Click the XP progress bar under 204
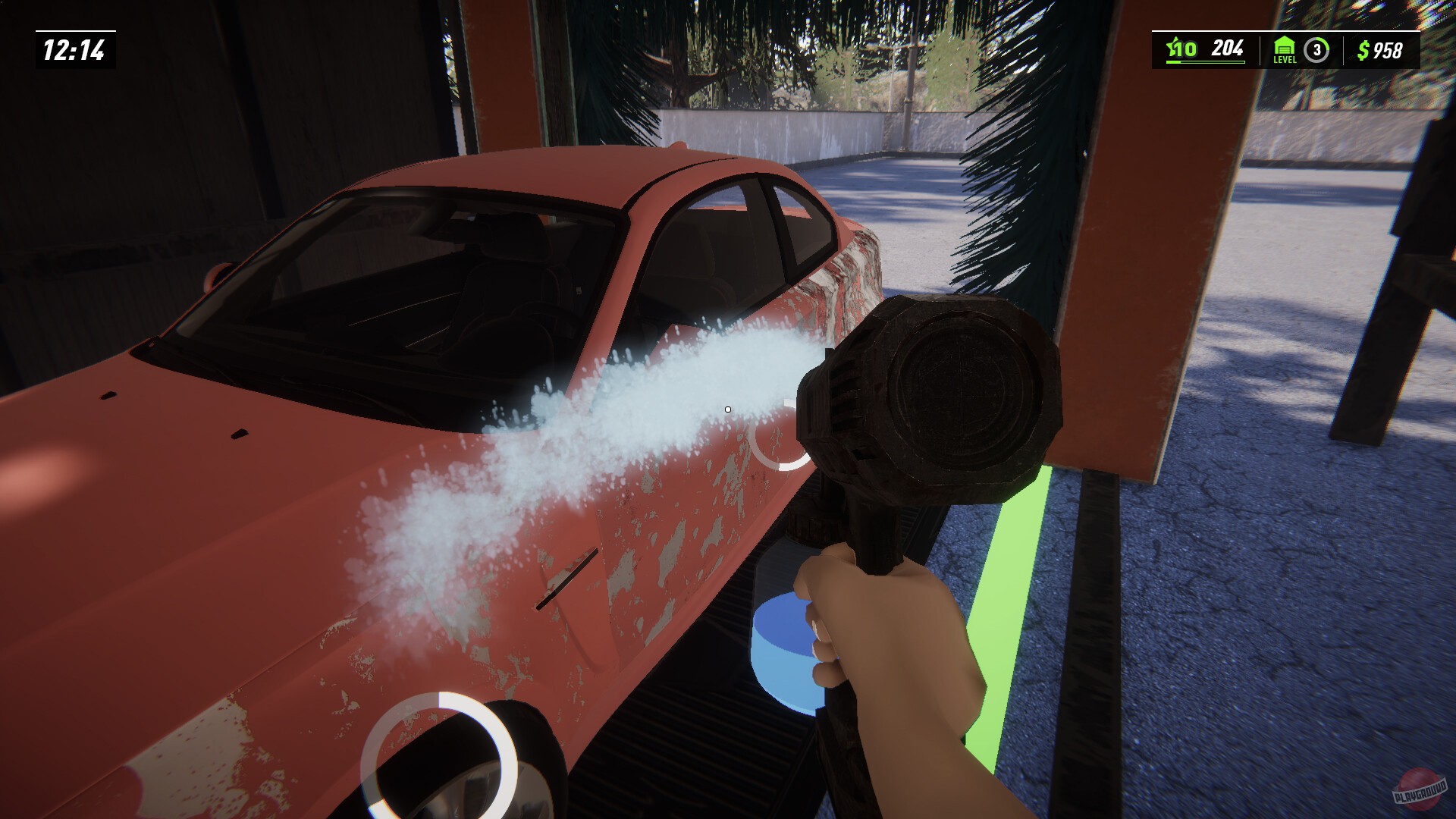Image resolution: width=1456 pixels, height=819 pixels. pyautogui.click(x=1205, y=63)
